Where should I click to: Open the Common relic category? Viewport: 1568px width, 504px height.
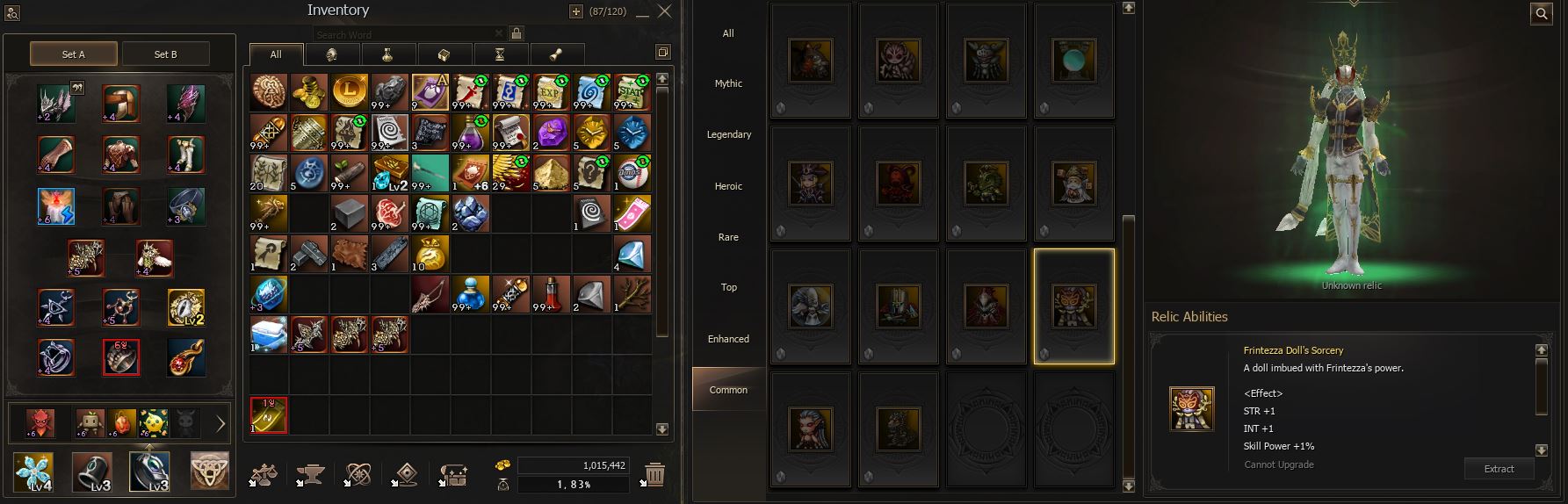pos(728,390)
